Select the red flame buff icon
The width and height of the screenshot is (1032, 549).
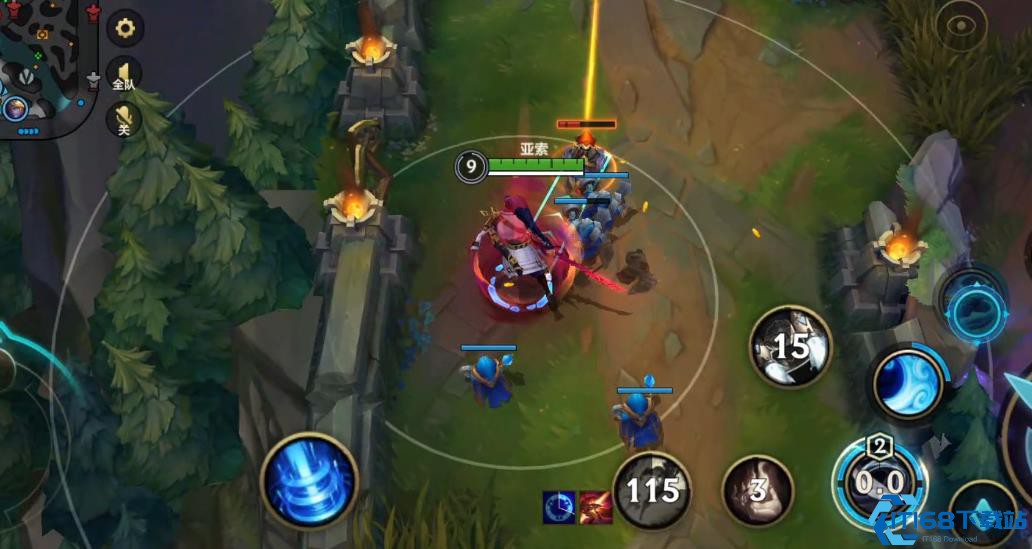[x=595, y=507]
